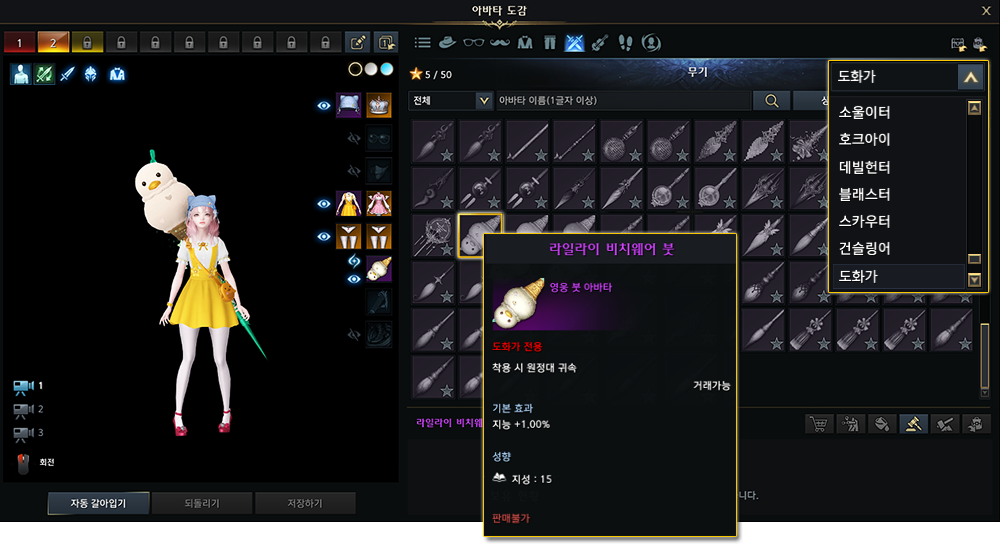Image resolution: width=1000 pixels, height=546 pixels.
Task: Select 데빌헌터 in the class list
Action: (x=864, y=167)
